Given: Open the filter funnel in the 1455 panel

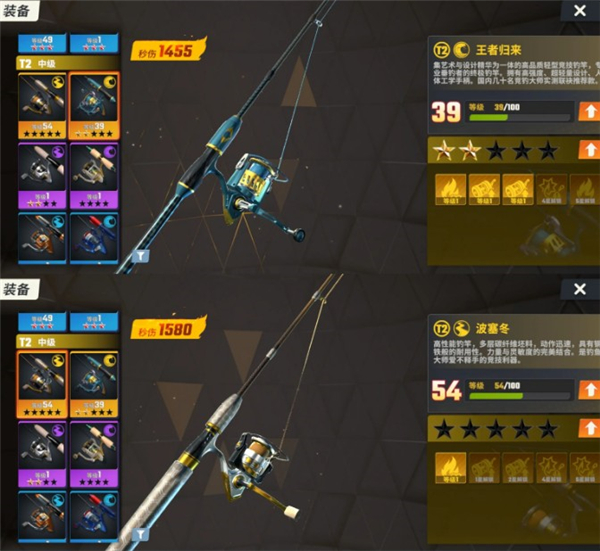Looking at the screenshot, I should point(141,254).
